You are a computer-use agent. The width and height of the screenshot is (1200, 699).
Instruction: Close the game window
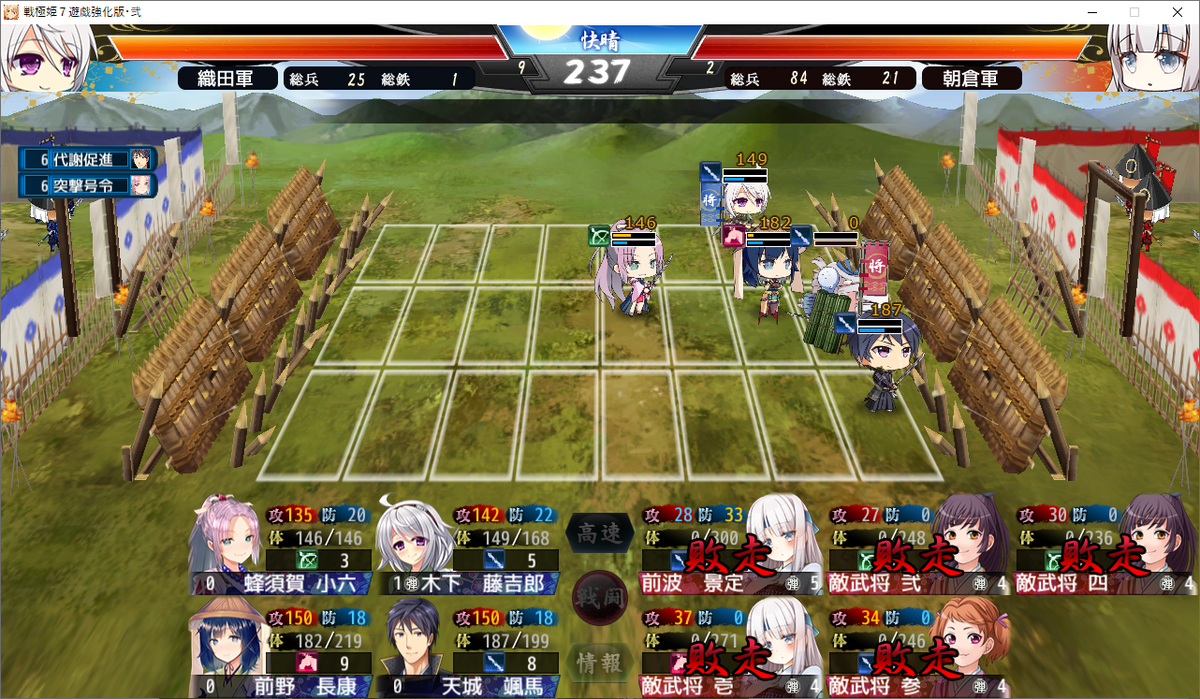tap(1176, 12)
